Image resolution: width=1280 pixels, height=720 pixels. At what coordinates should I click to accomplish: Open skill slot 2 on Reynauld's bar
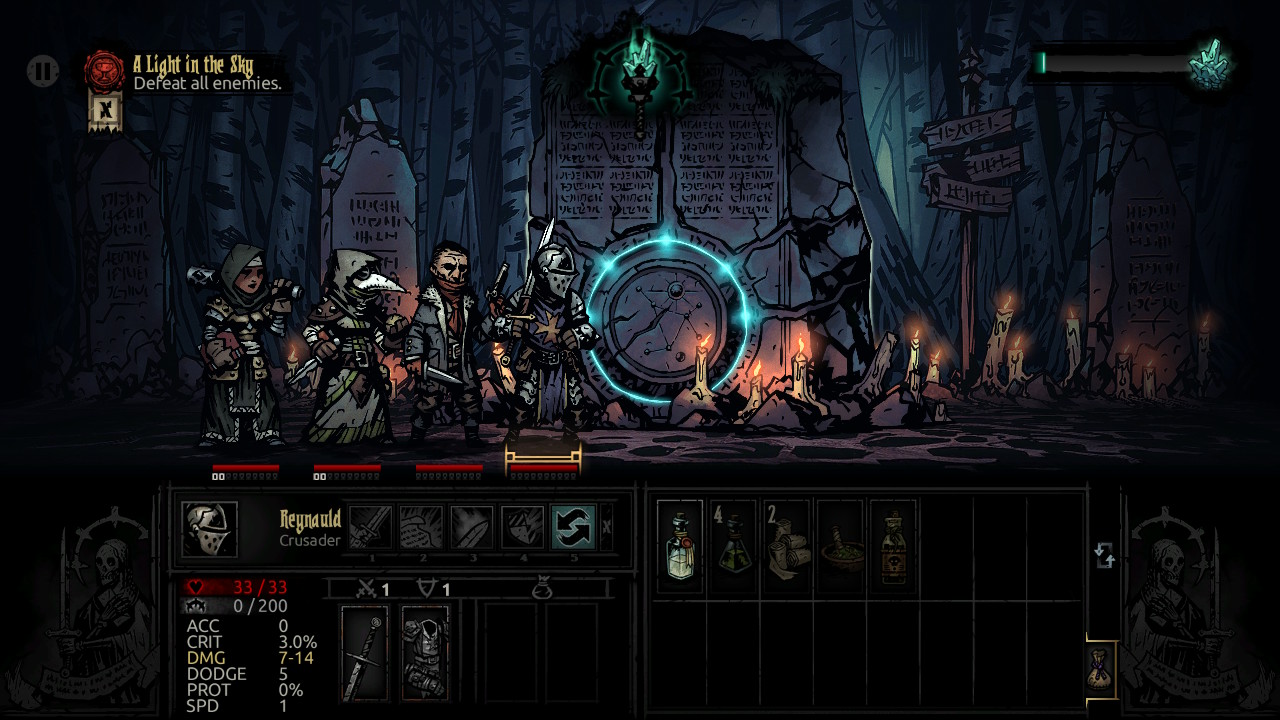coord(422,527)
